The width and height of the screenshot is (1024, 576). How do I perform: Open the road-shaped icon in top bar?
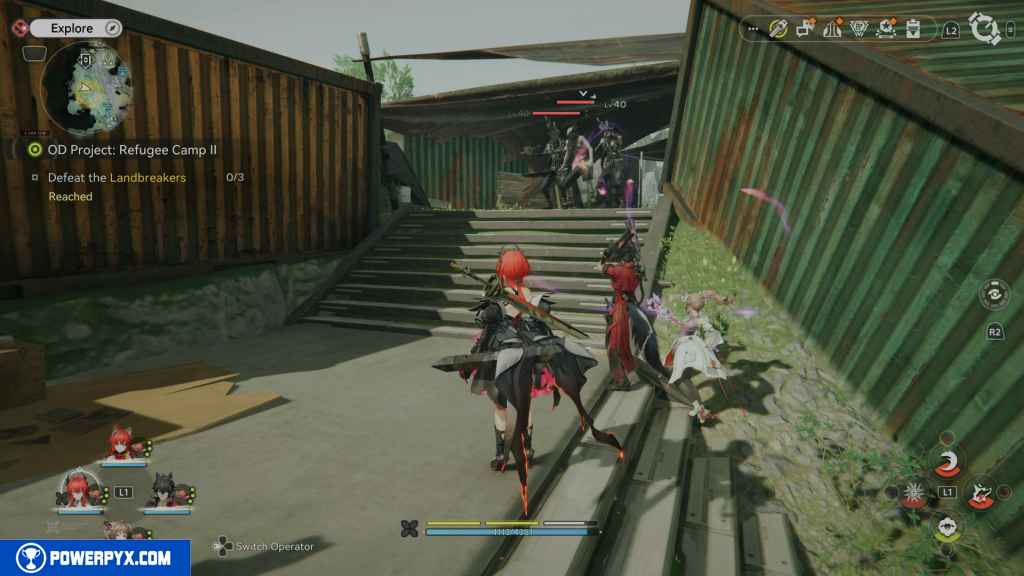832,30
